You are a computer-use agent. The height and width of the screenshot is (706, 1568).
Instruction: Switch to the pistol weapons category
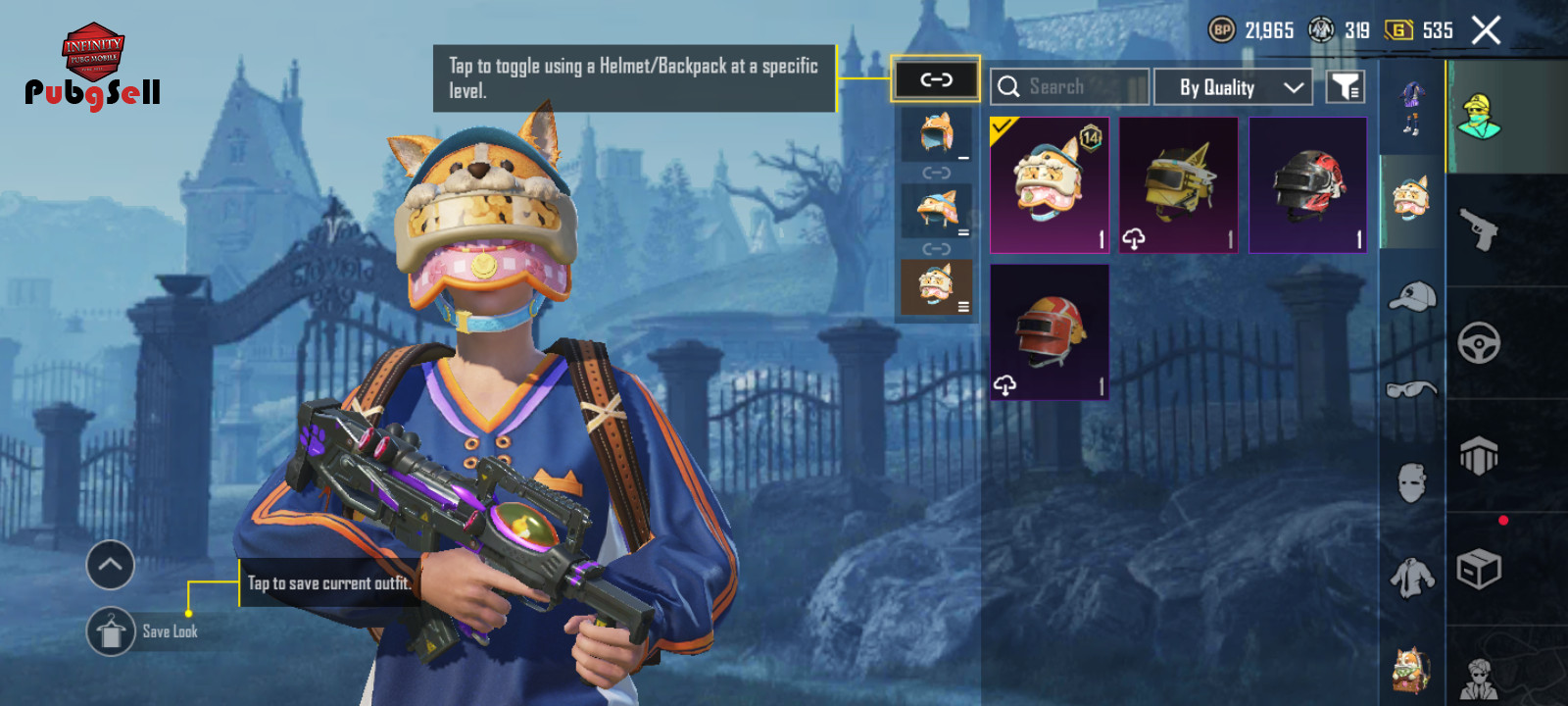(x=1480, y=229)
